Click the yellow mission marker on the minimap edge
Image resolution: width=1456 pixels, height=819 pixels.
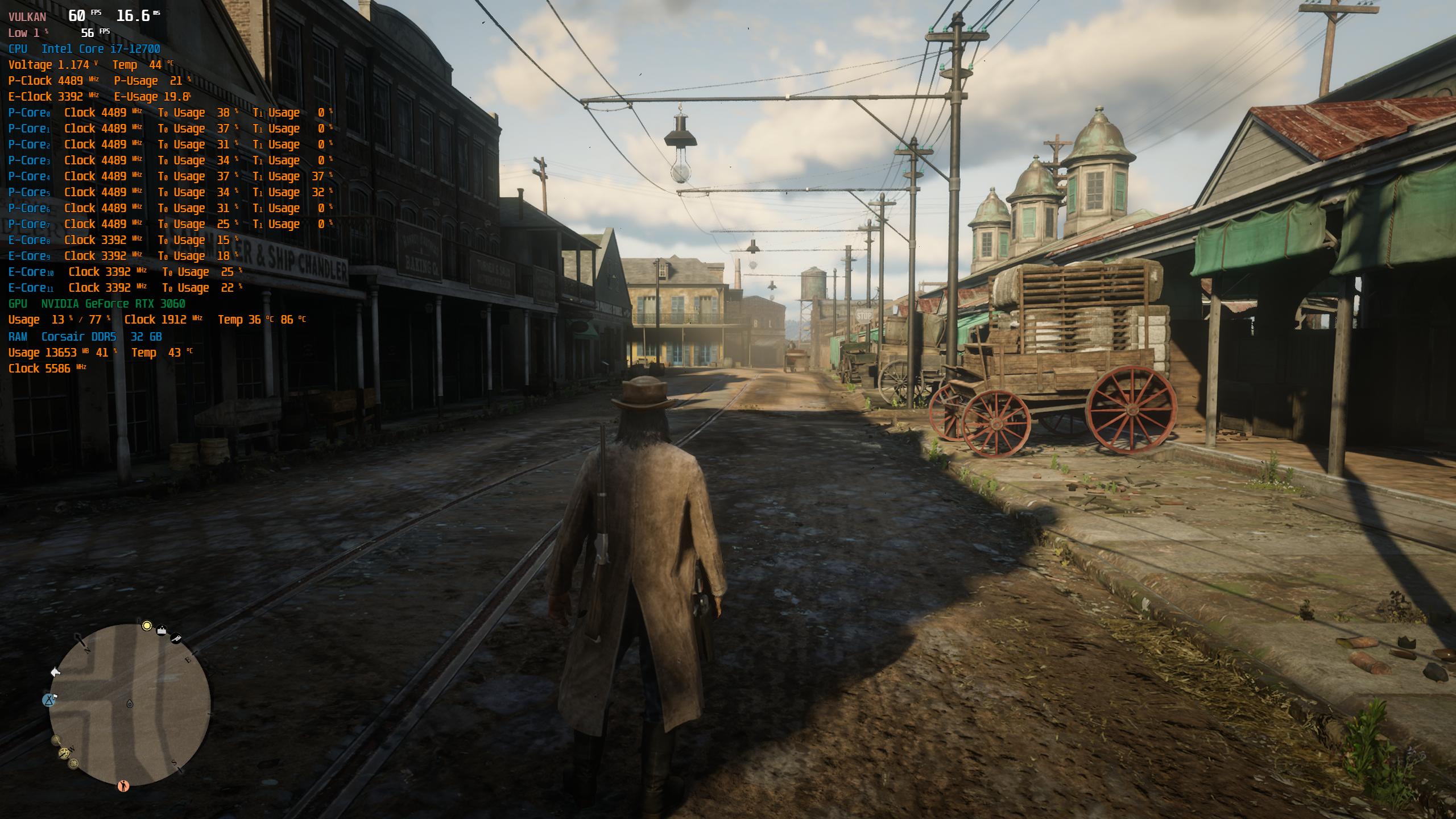(x=147, y=626)
